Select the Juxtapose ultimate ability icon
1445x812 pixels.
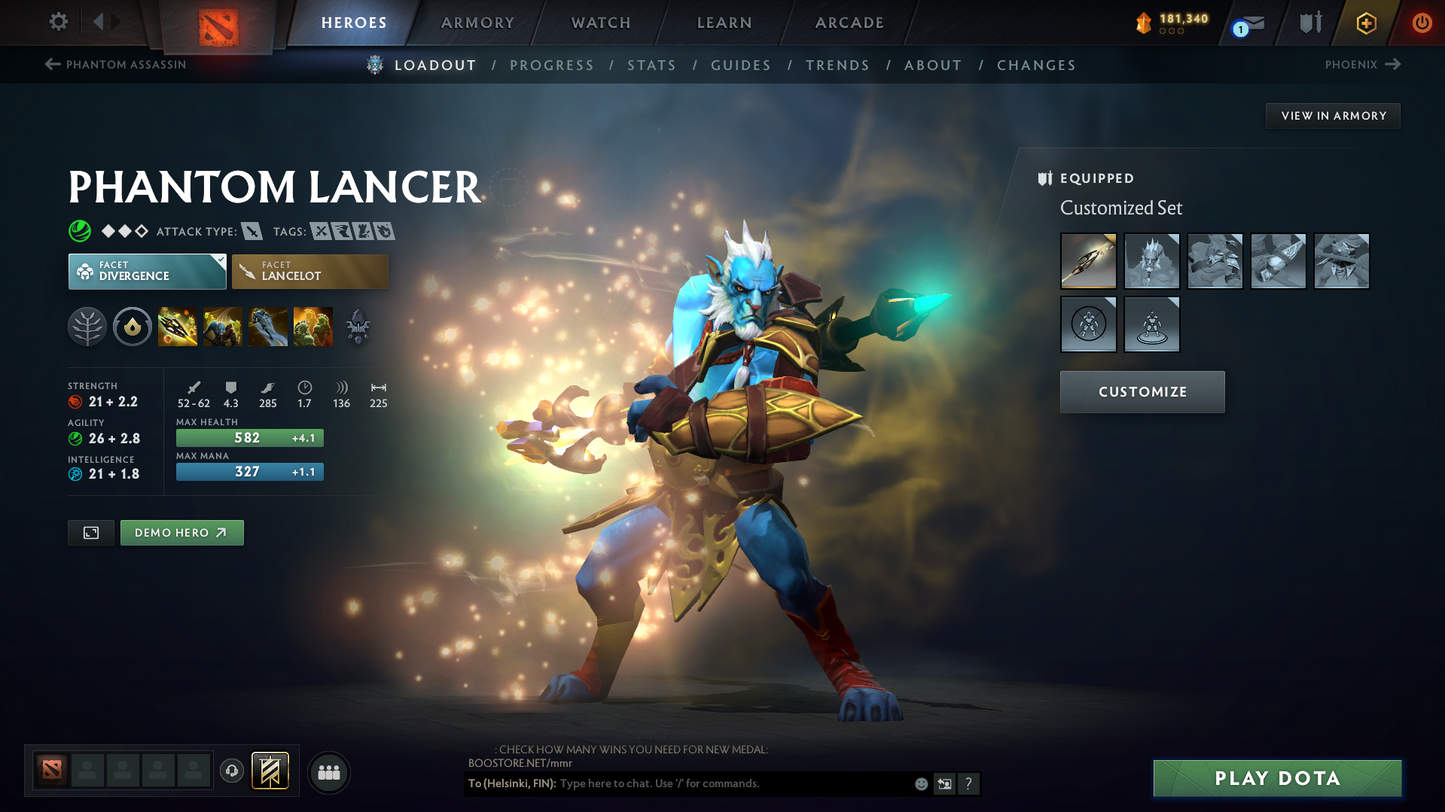[313, 327]
